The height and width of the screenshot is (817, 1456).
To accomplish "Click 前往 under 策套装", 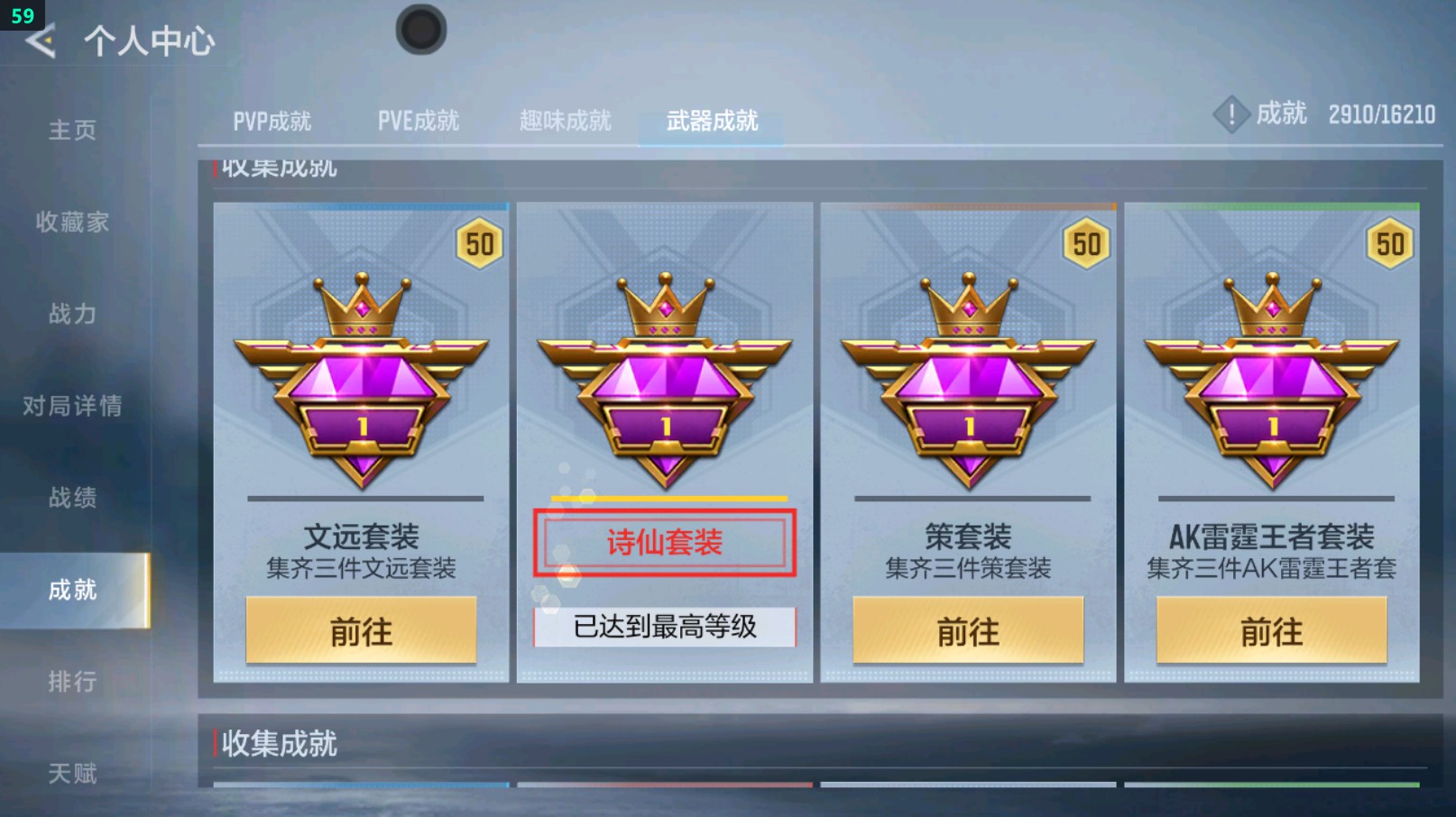I will tap(968, 629).
